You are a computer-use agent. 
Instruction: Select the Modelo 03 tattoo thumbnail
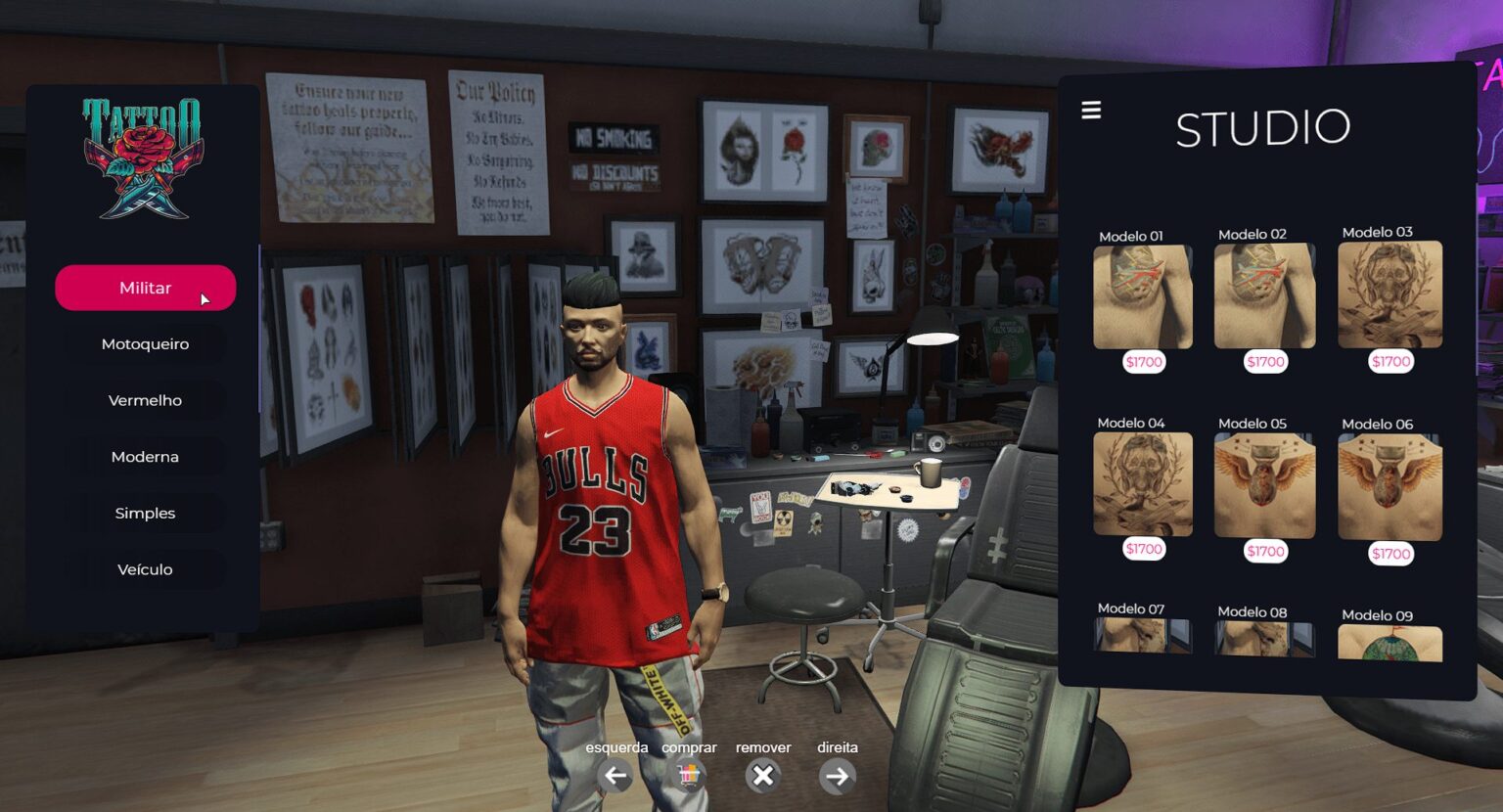pos(1389,295)
